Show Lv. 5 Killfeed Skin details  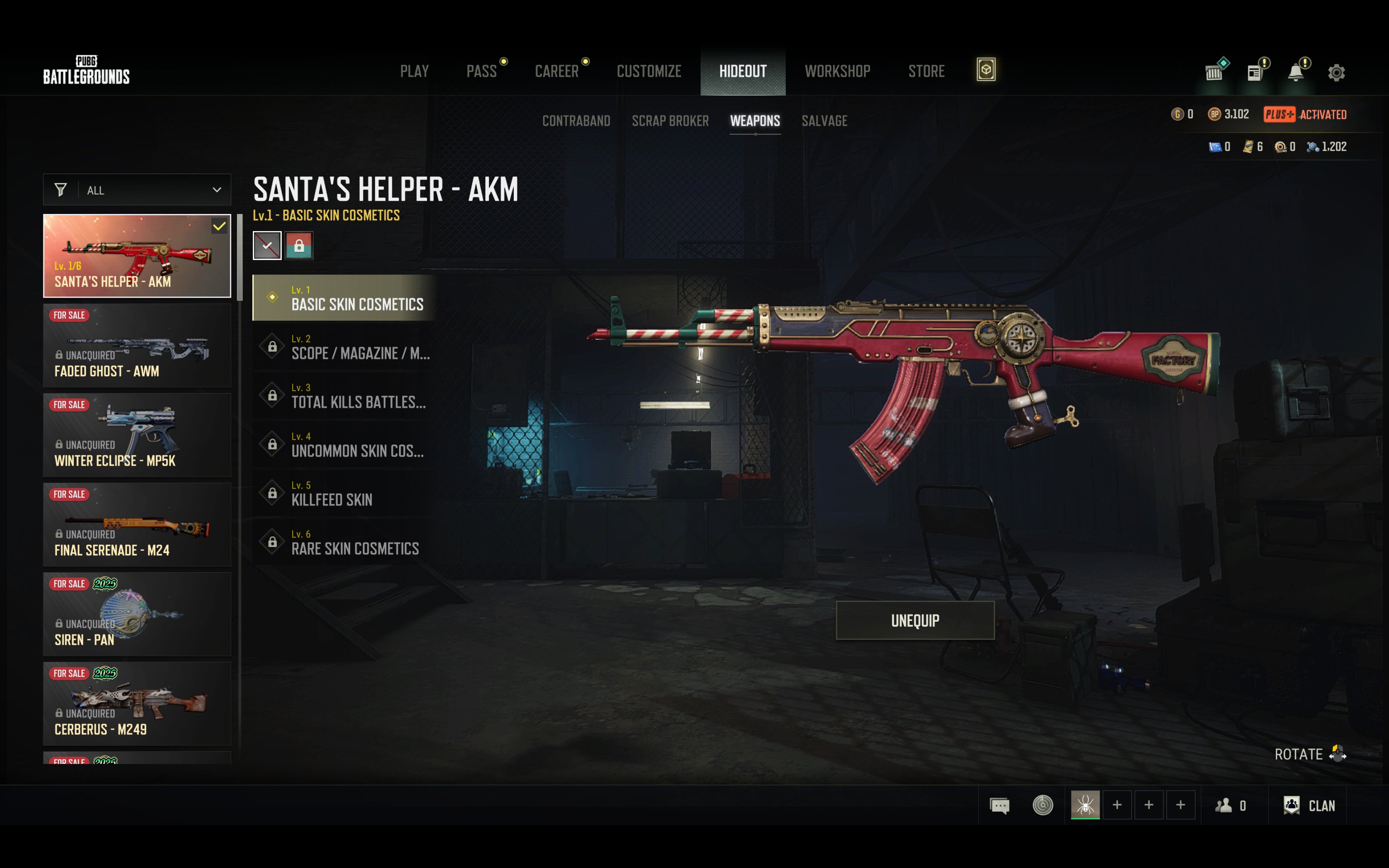344,493
